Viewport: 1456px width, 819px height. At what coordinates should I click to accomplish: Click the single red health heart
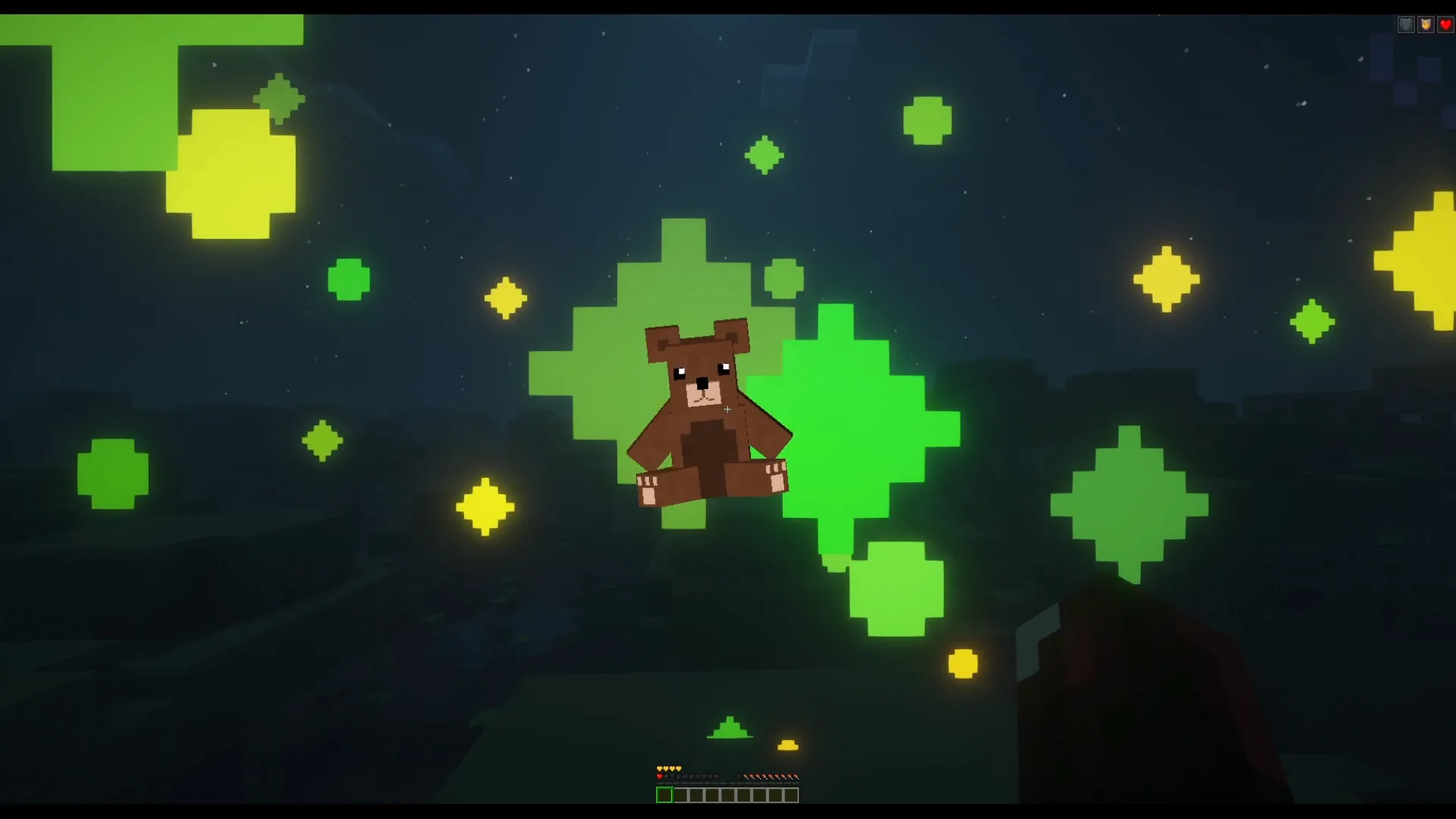pyautogui.click(x=660, y=776)
